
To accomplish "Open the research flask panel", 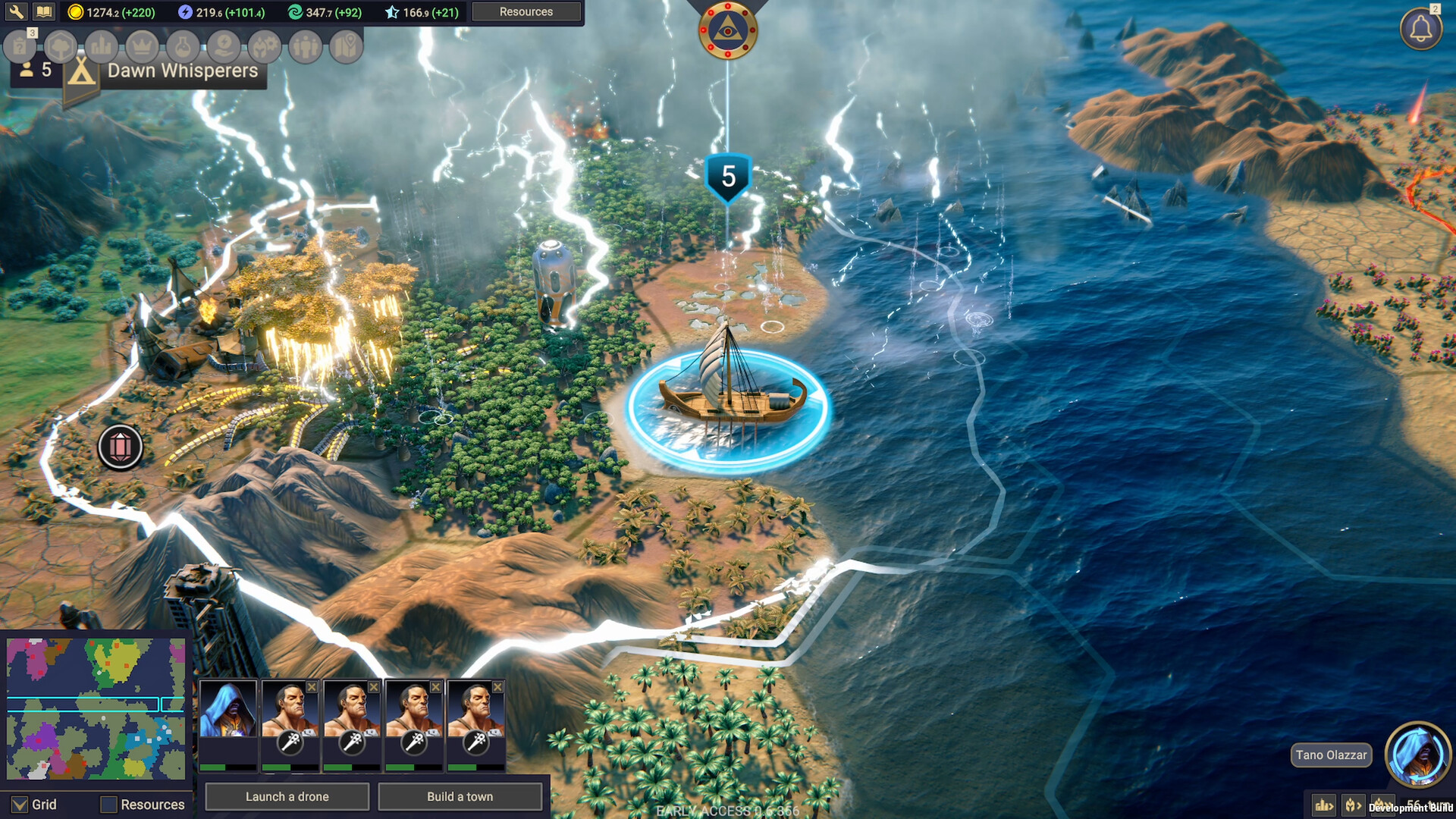I will click(184, 47).
